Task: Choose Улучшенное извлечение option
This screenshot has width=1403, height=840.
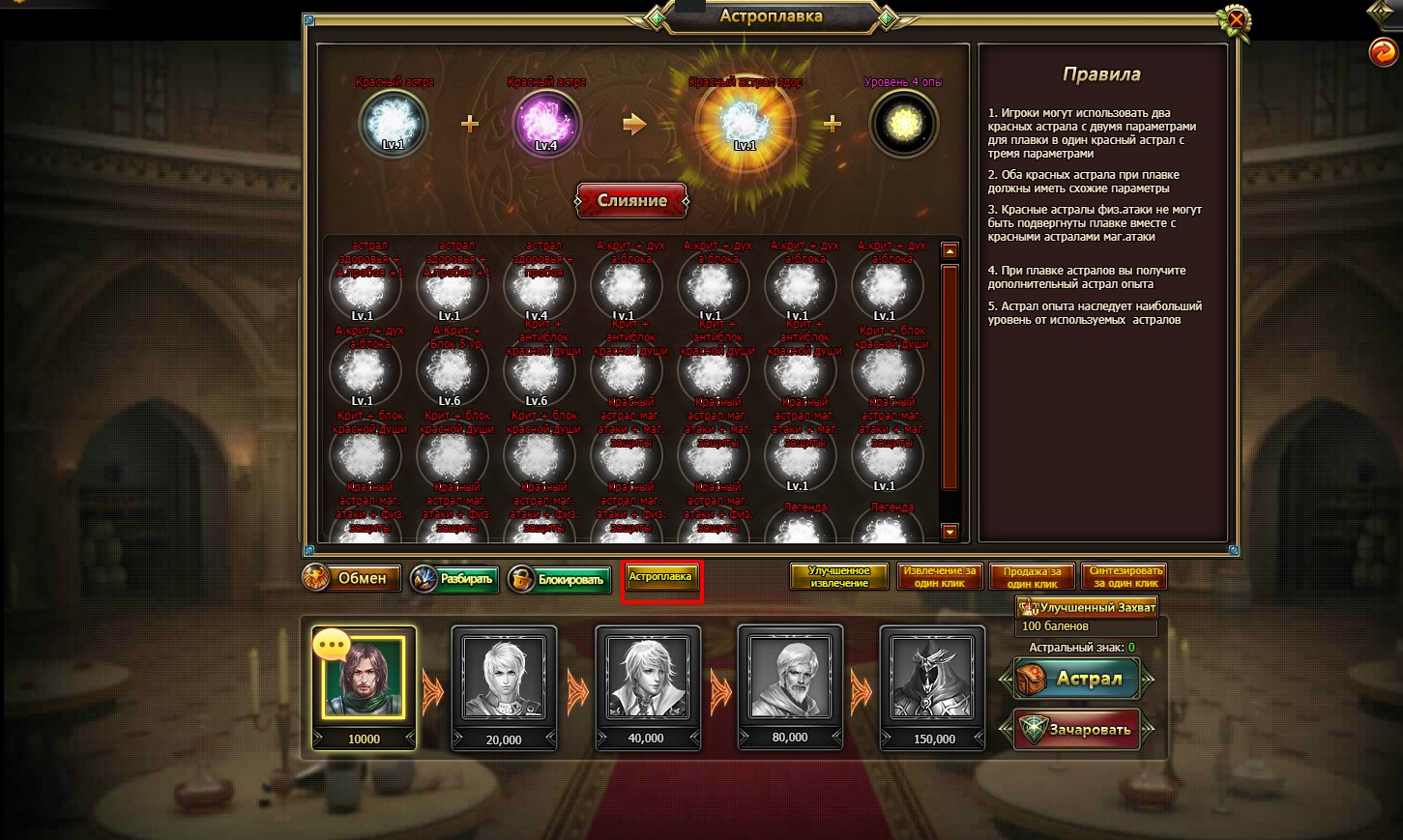Action: (x=838, y=577)
